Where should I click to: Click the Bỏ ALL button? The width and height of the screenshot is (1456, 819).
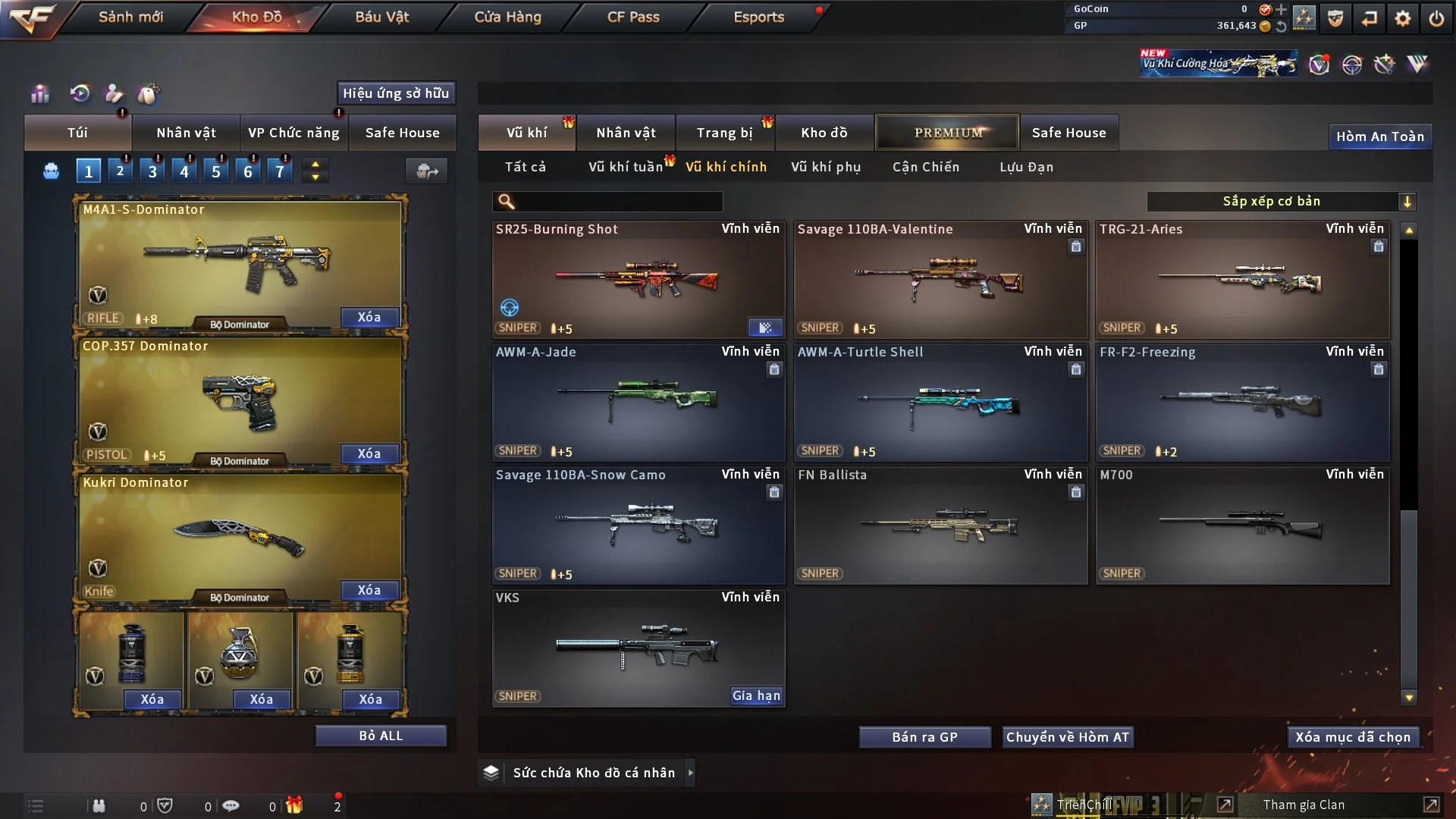pos(381,736)
